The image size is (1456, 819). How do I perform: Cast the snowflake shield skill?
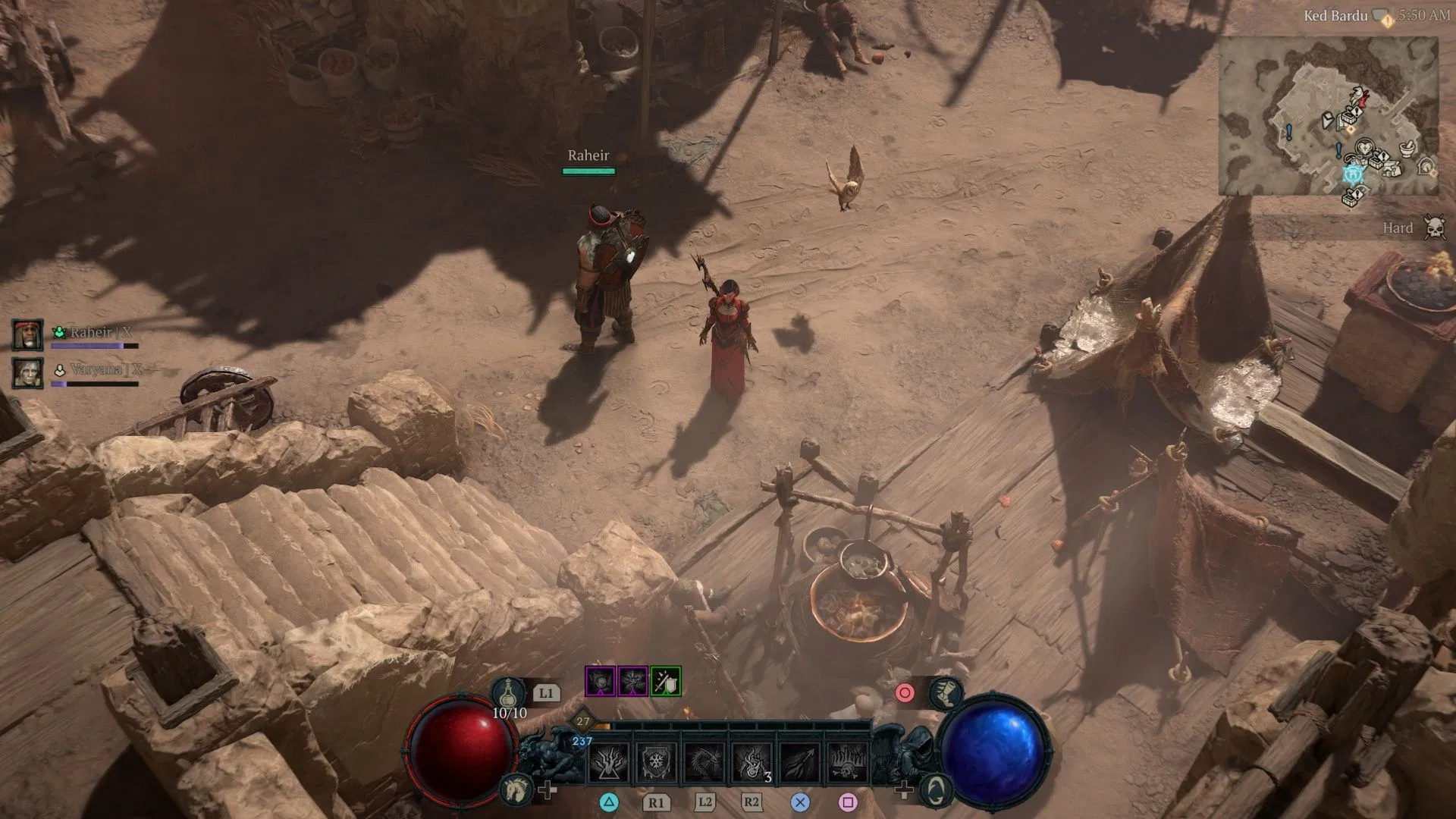pos(657,762)
